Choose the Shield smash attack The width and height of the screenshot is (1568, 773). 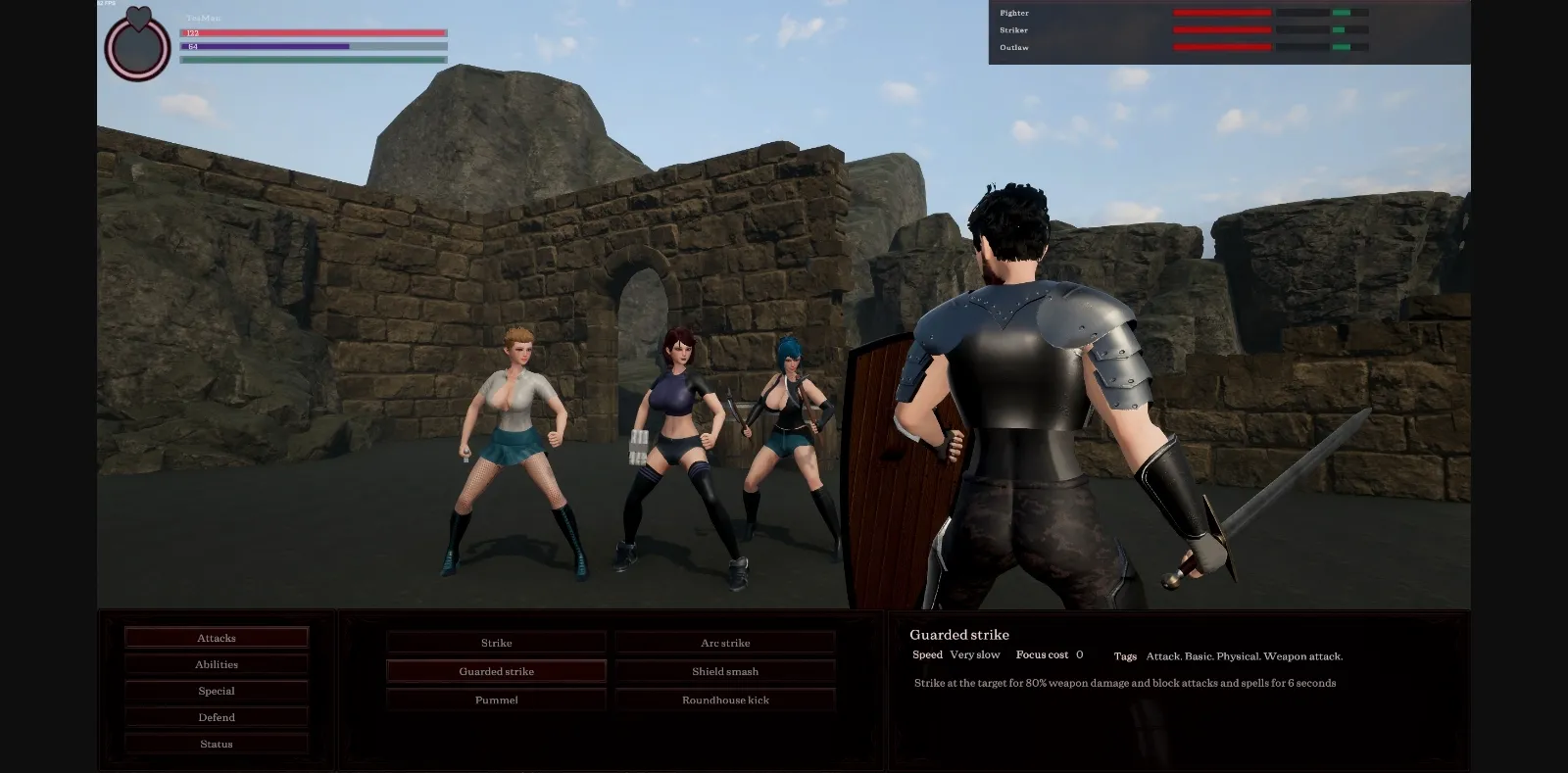[x=725, y=670]
